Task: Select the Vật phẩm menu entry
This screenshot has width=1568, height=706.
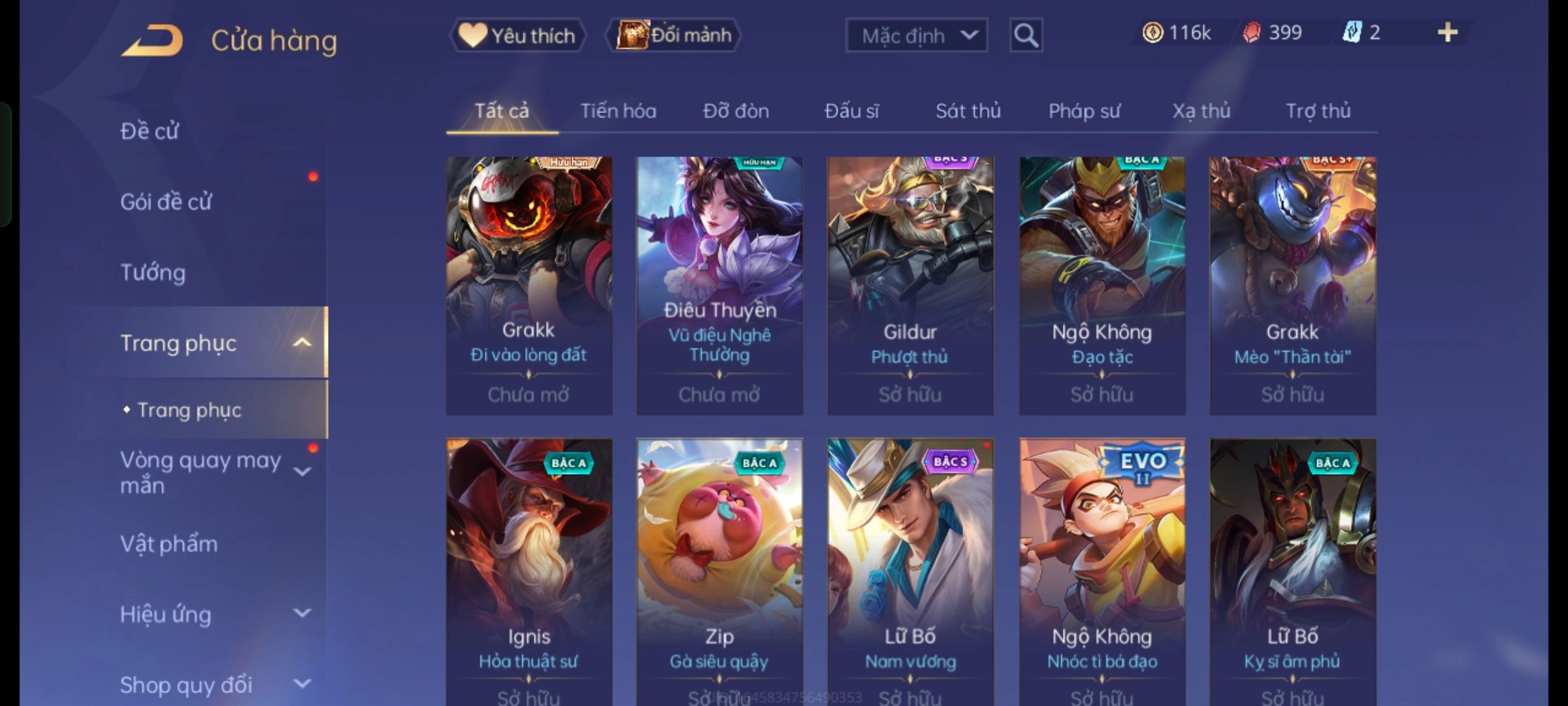Action: [169, 544]
